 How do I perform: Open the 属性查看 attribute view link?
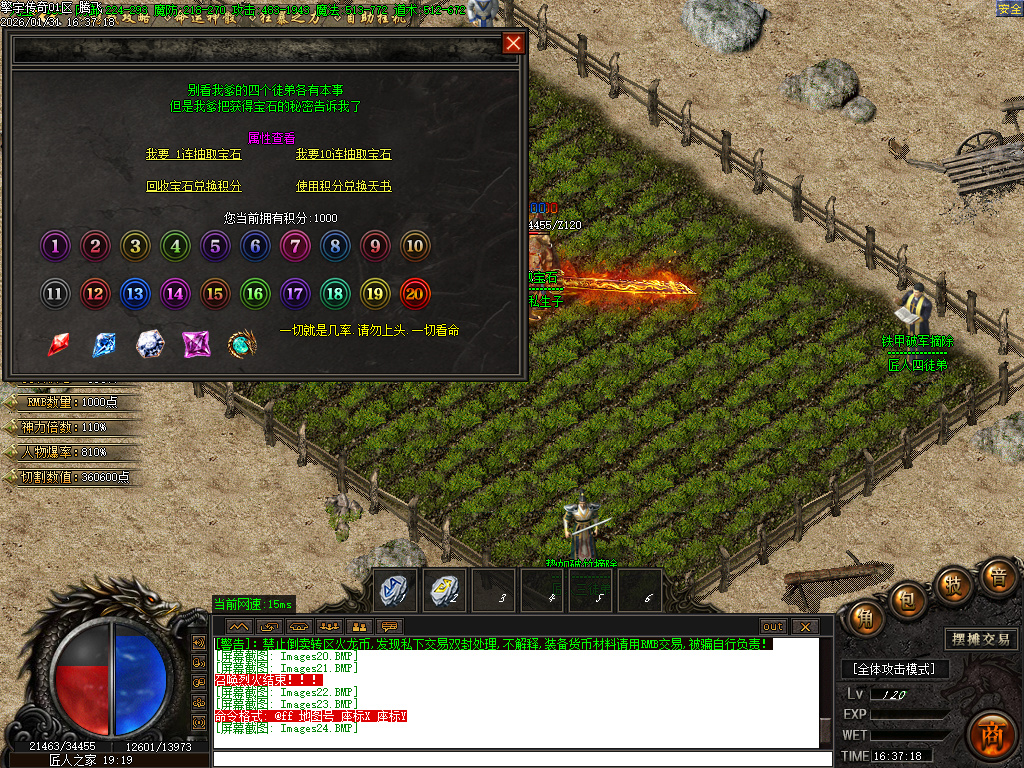[265, 138]
